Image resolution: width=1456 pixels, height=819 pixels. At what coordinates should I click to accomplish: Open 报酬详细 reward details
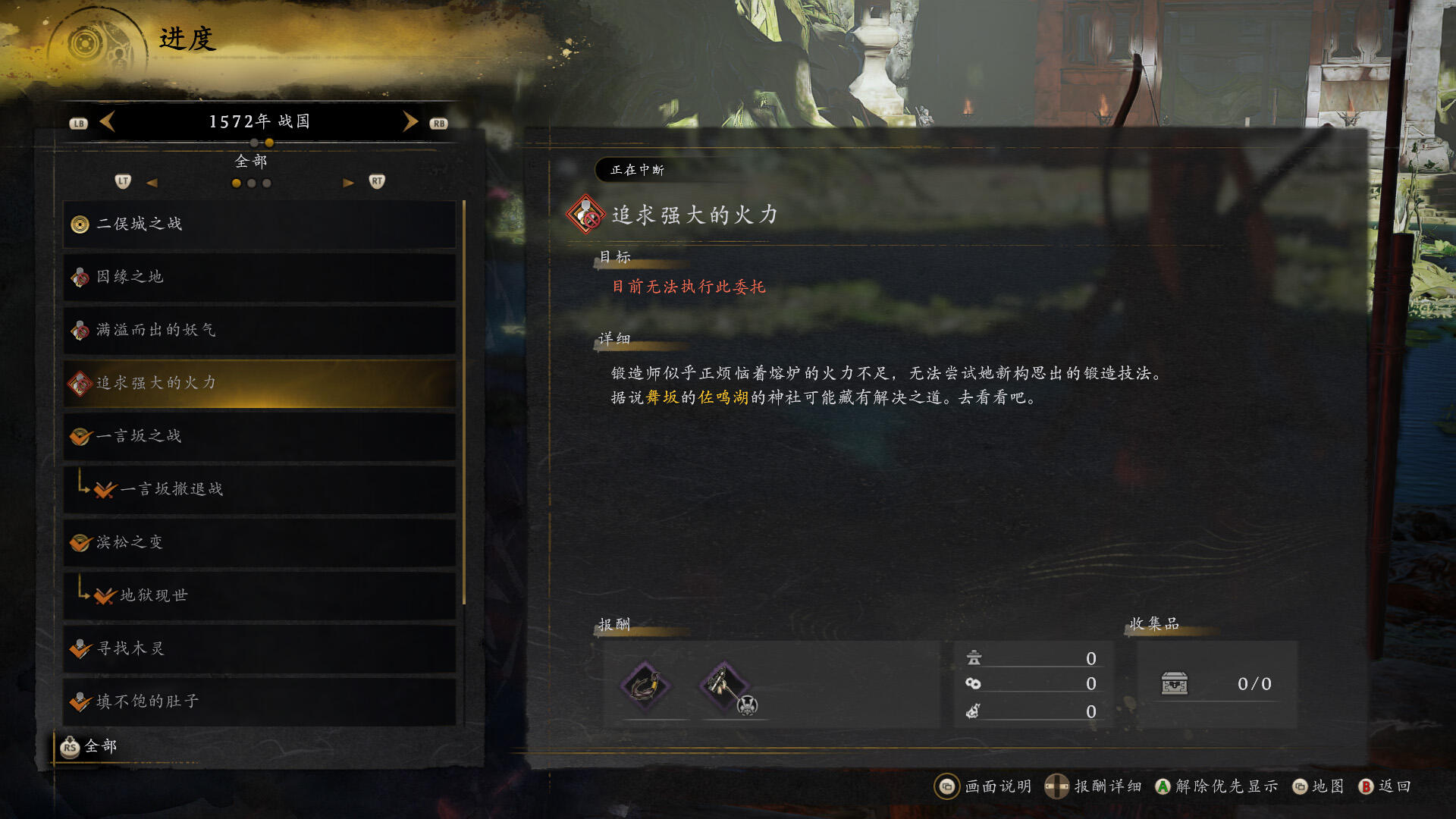pyautogui.click(x=1094, y=786)
